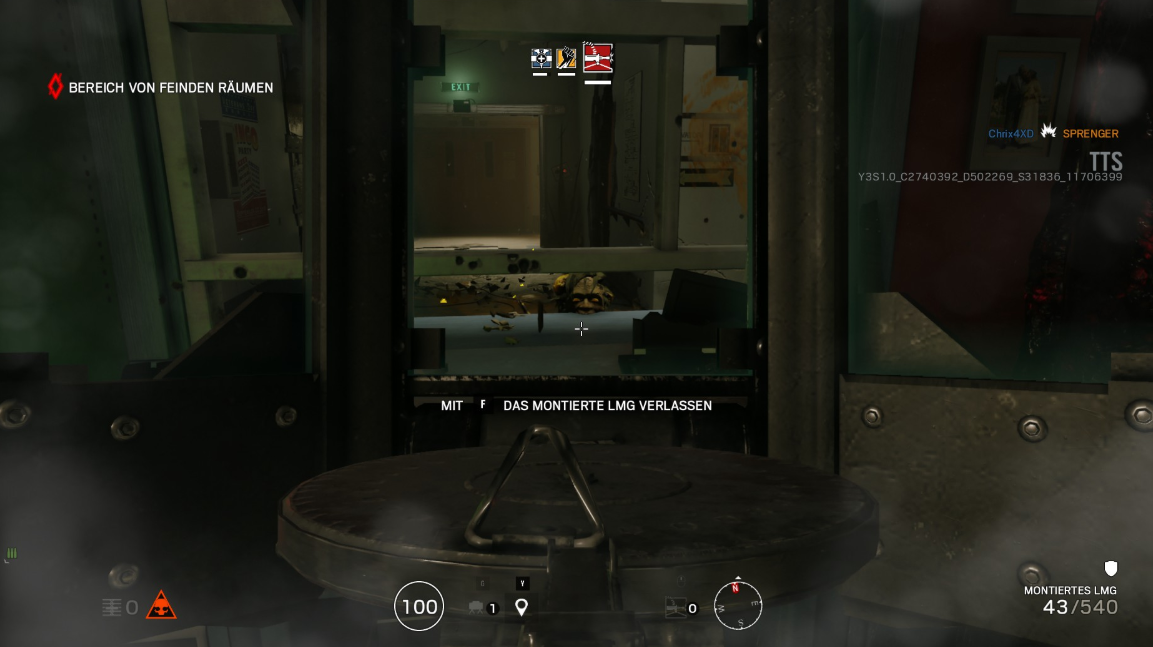Select the mounted LMG gadget icon
Image resolution: width=1153 pixels, height=647 pixels.
pos(676,607)
